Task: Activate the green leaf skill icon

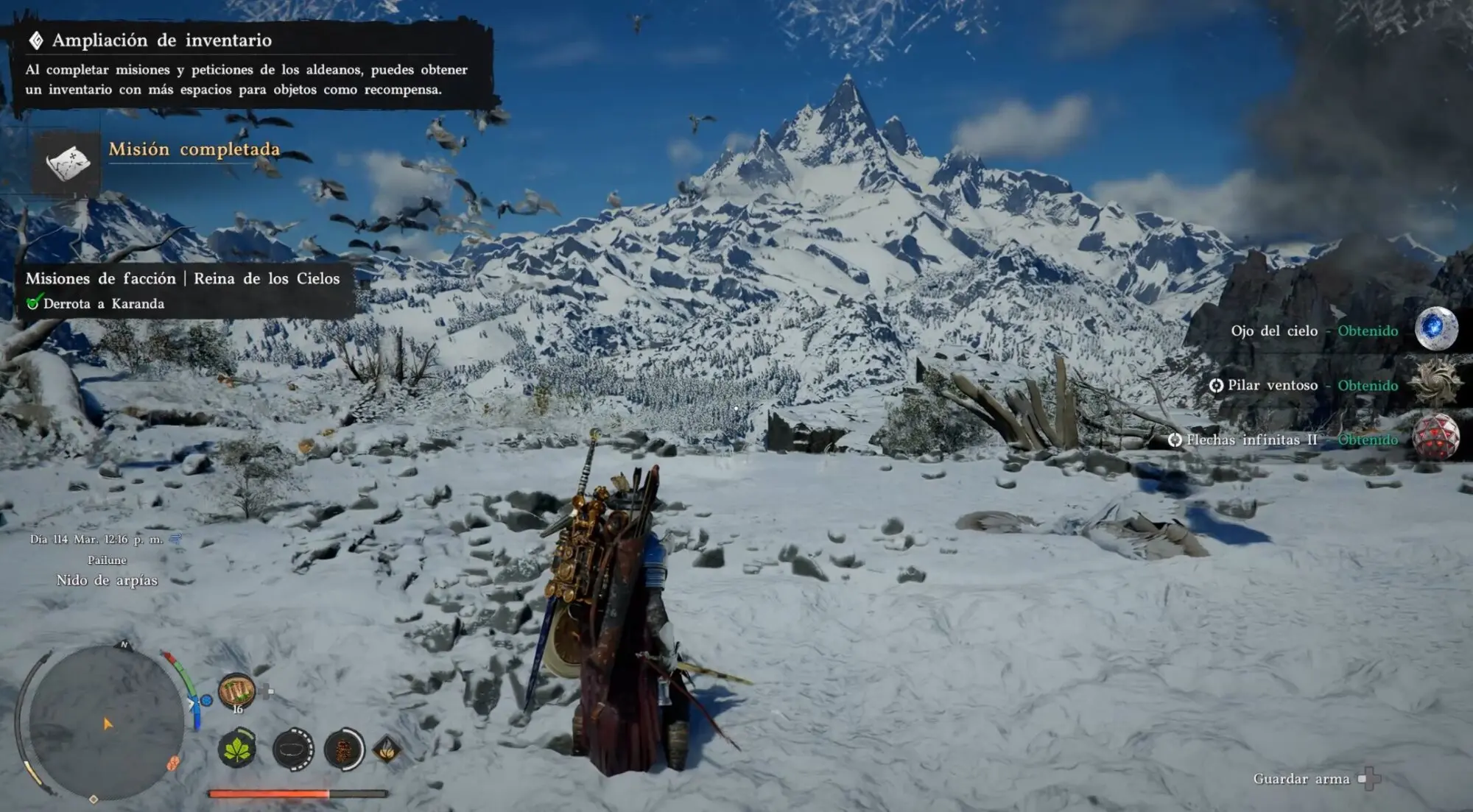Action: coord(237,750)
